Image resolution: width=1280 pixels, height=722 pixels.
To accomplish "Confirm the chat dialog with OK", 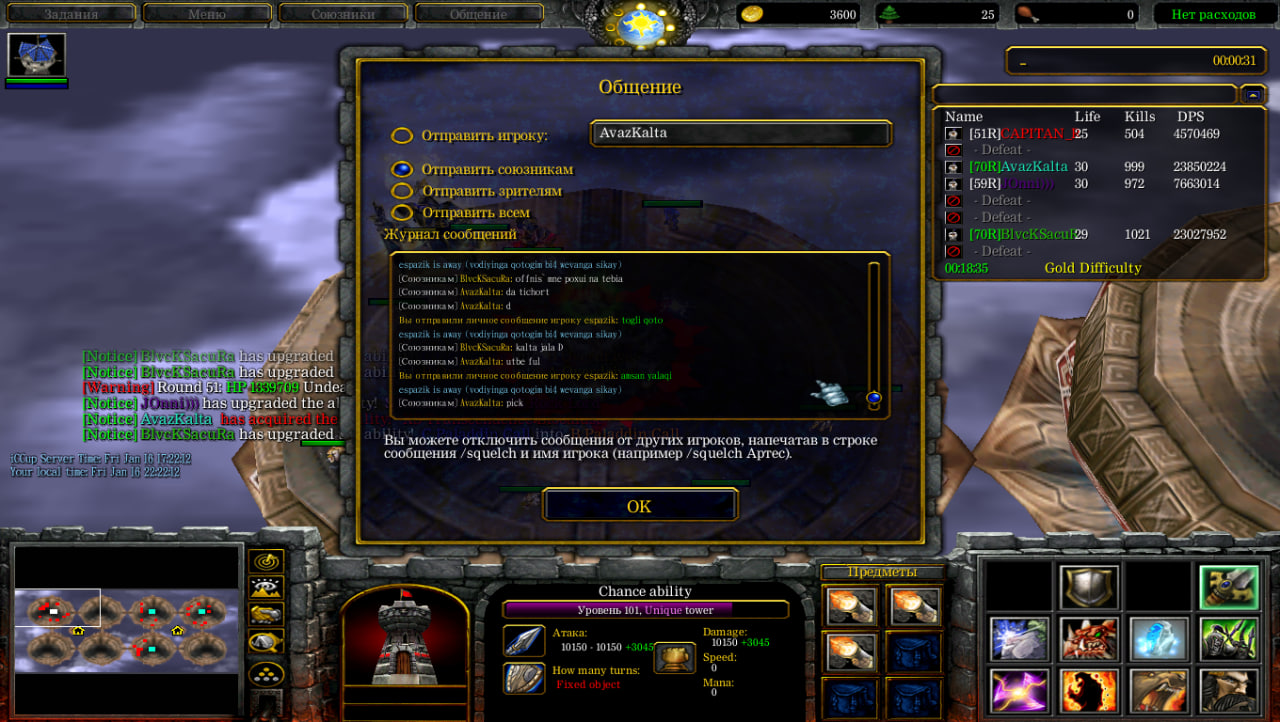I will pyautogui.click(x=639, y=506).
